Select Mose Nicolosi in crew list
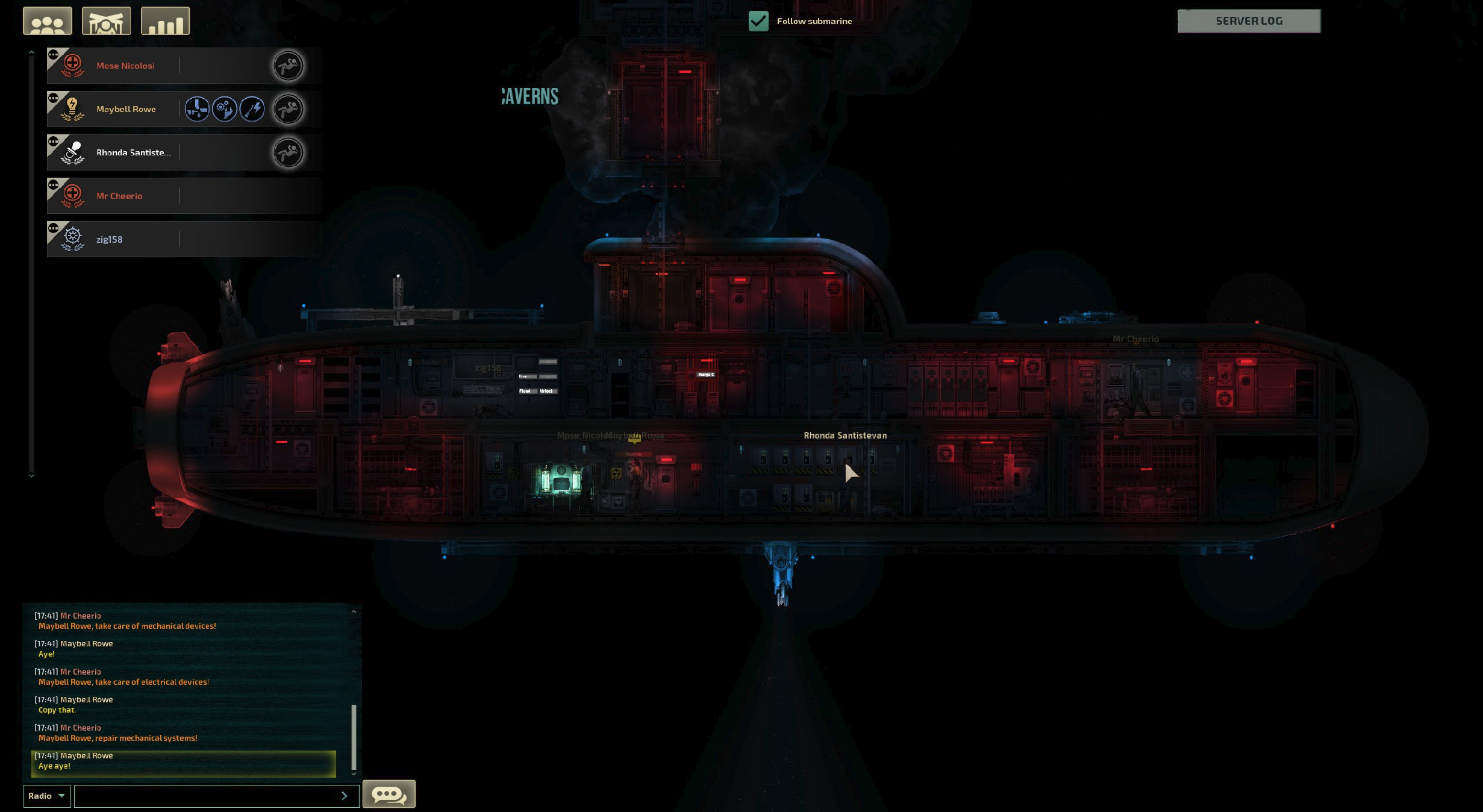Screen dimensions: 1483x812 tap(125, 66)
